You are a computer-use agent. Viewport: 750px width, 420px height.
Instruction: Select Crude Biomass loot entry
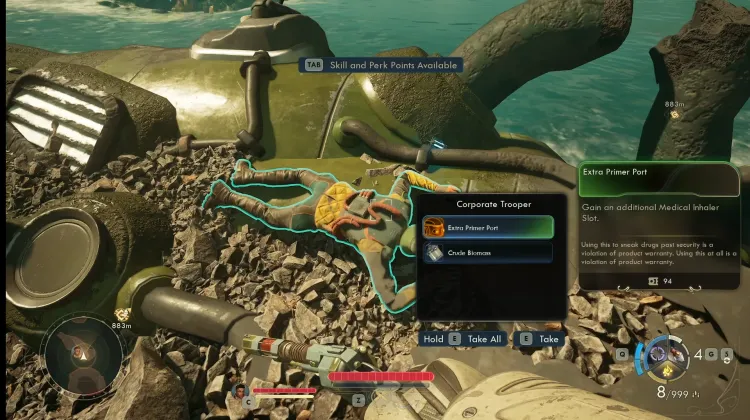click(x=487, y=253)
